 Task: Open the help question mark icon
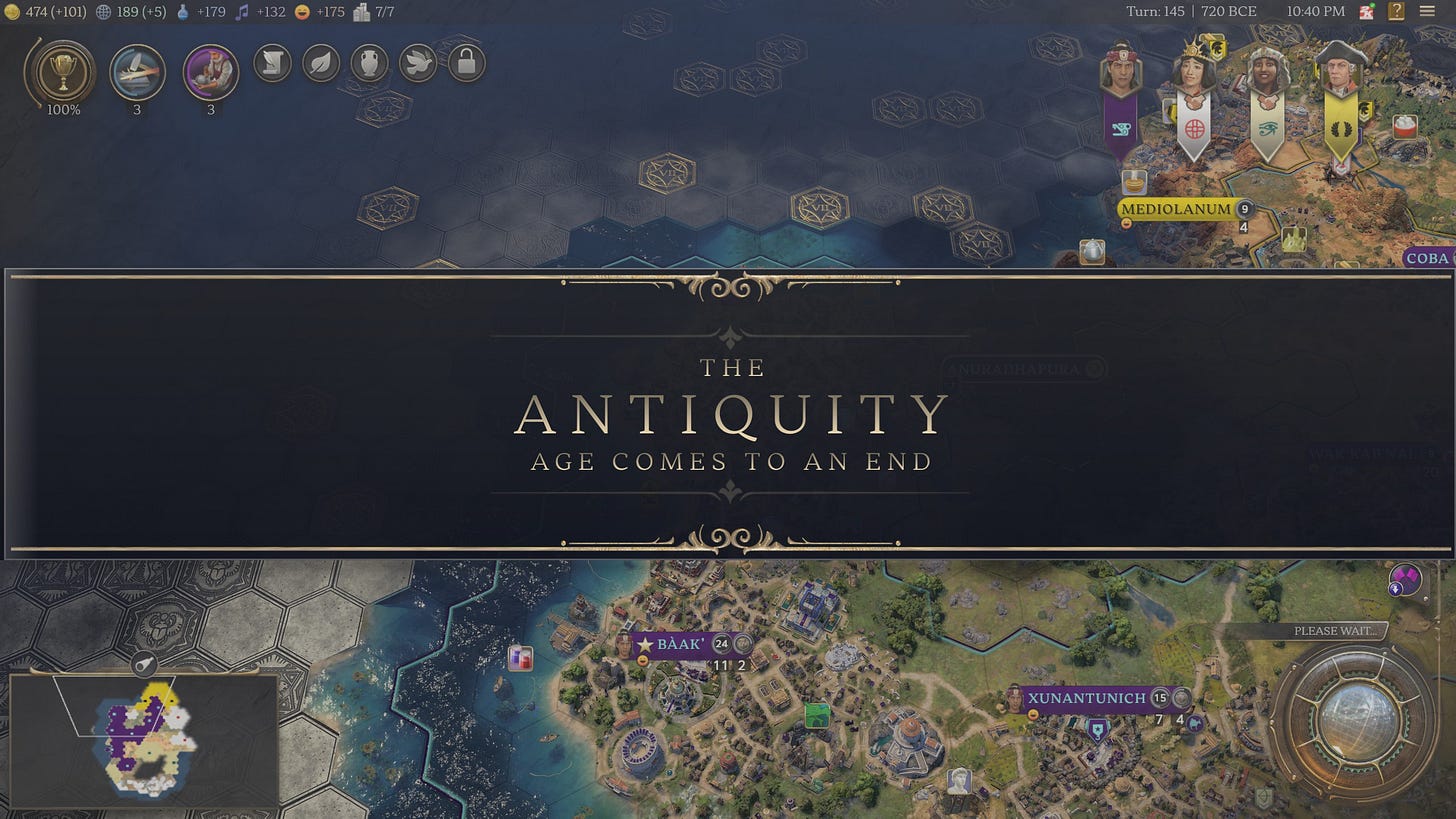pyautogui.click(x=1397, y=12)
